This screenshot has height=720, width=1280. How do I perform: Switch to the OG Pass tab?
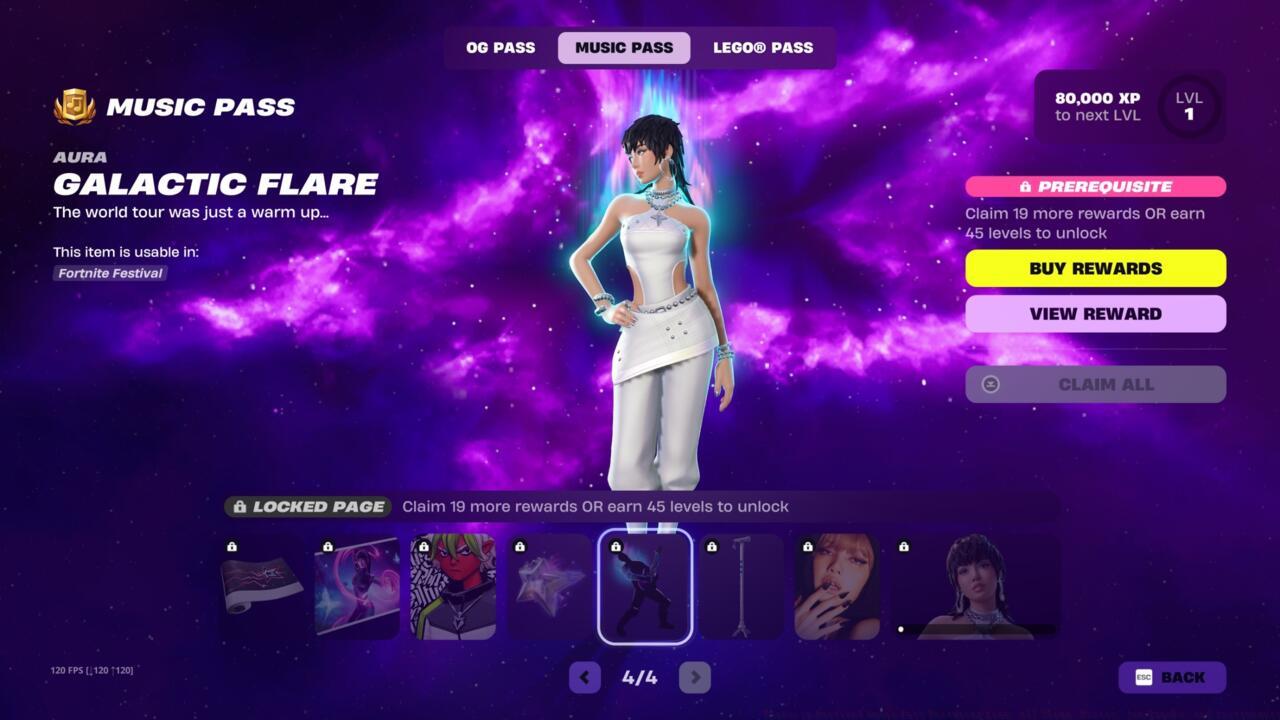tap(499, 47)
